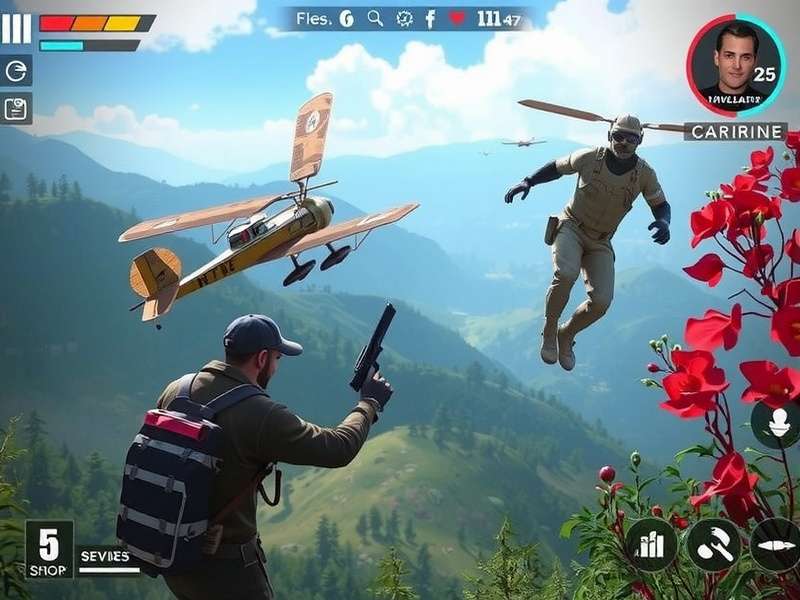Screen dimensions: 800x600
Task: Click the circular refresh icon on the left edge
Action: pos(16,70)
